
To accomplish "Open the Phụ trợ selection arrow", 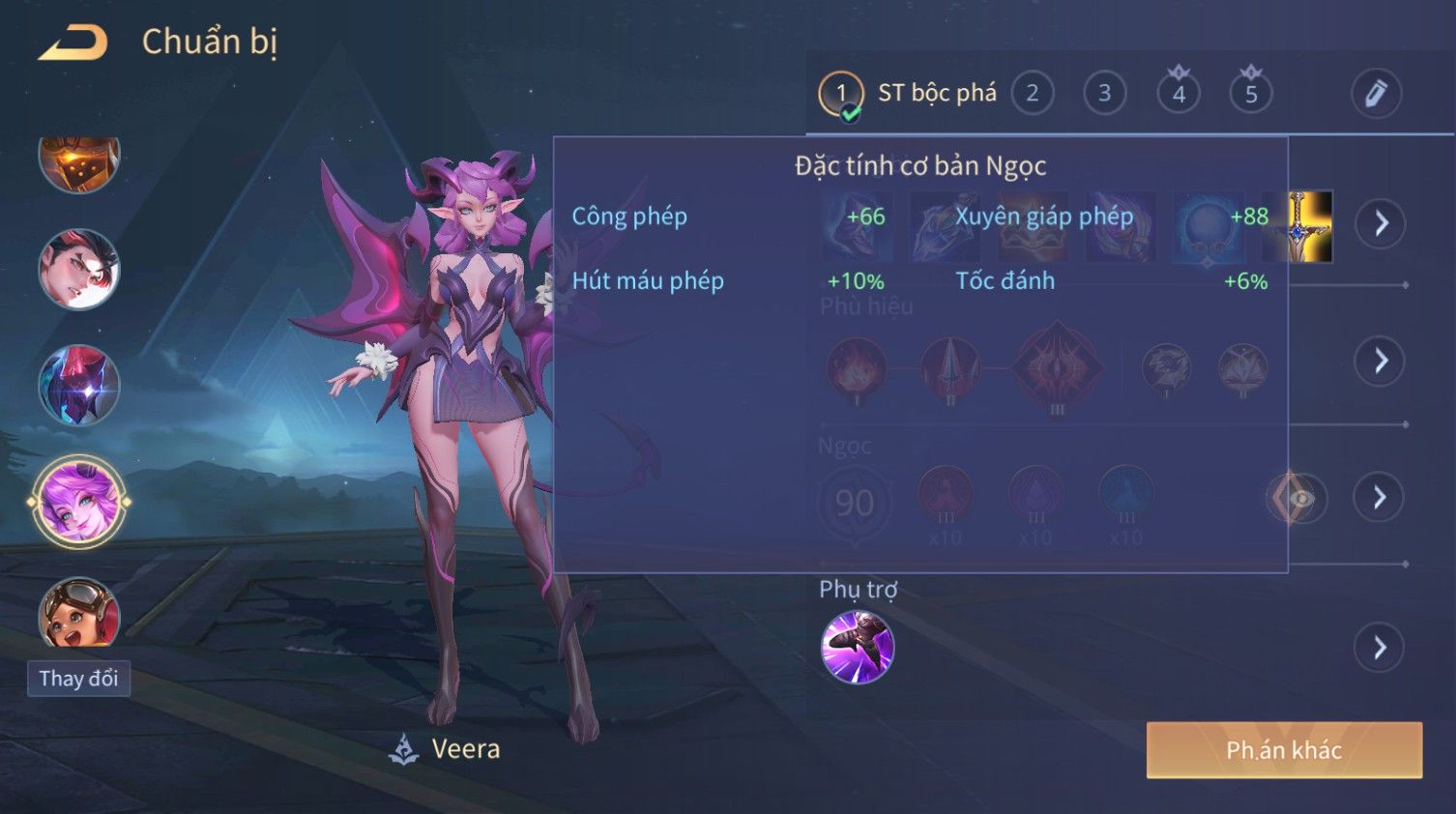I will [x=1380, y=648].
